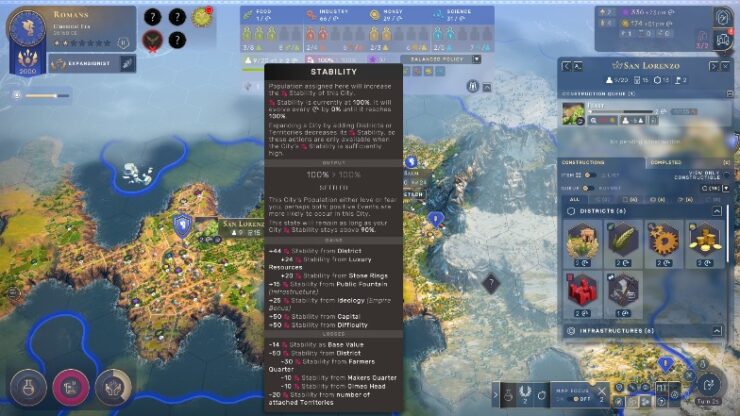
Task: Show All construction filter
Action: pos(575,198)
